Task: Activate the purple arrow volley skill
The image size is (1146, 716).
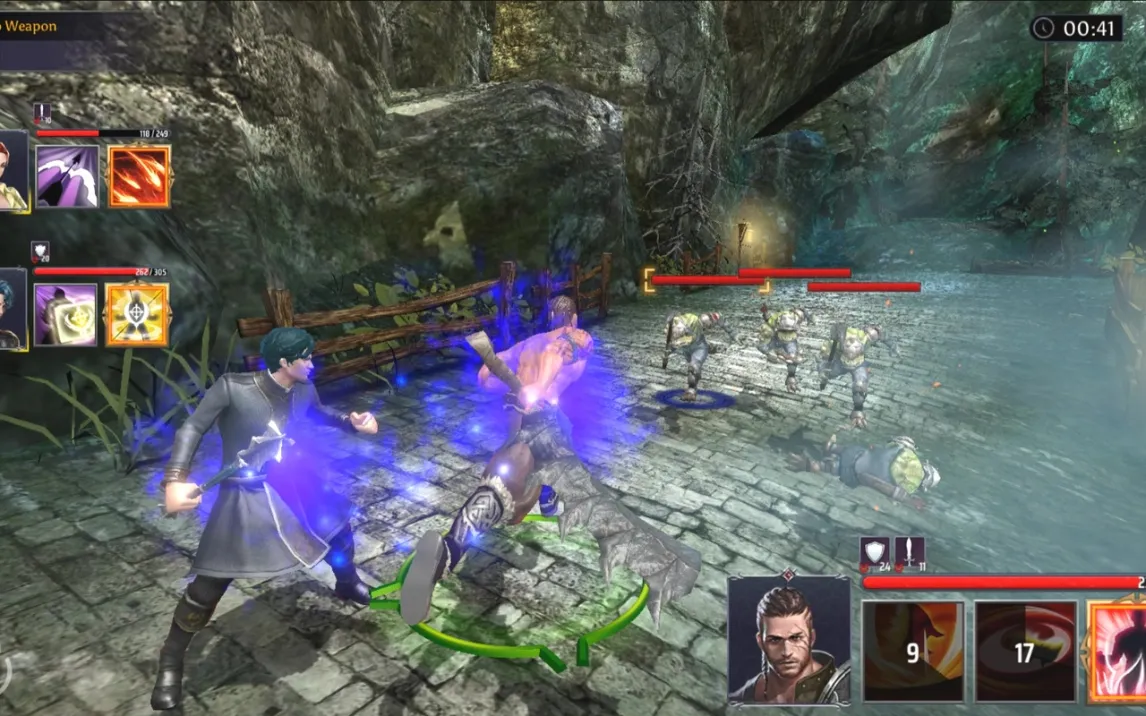Action: pyautogui.click(x=68, y=177)
